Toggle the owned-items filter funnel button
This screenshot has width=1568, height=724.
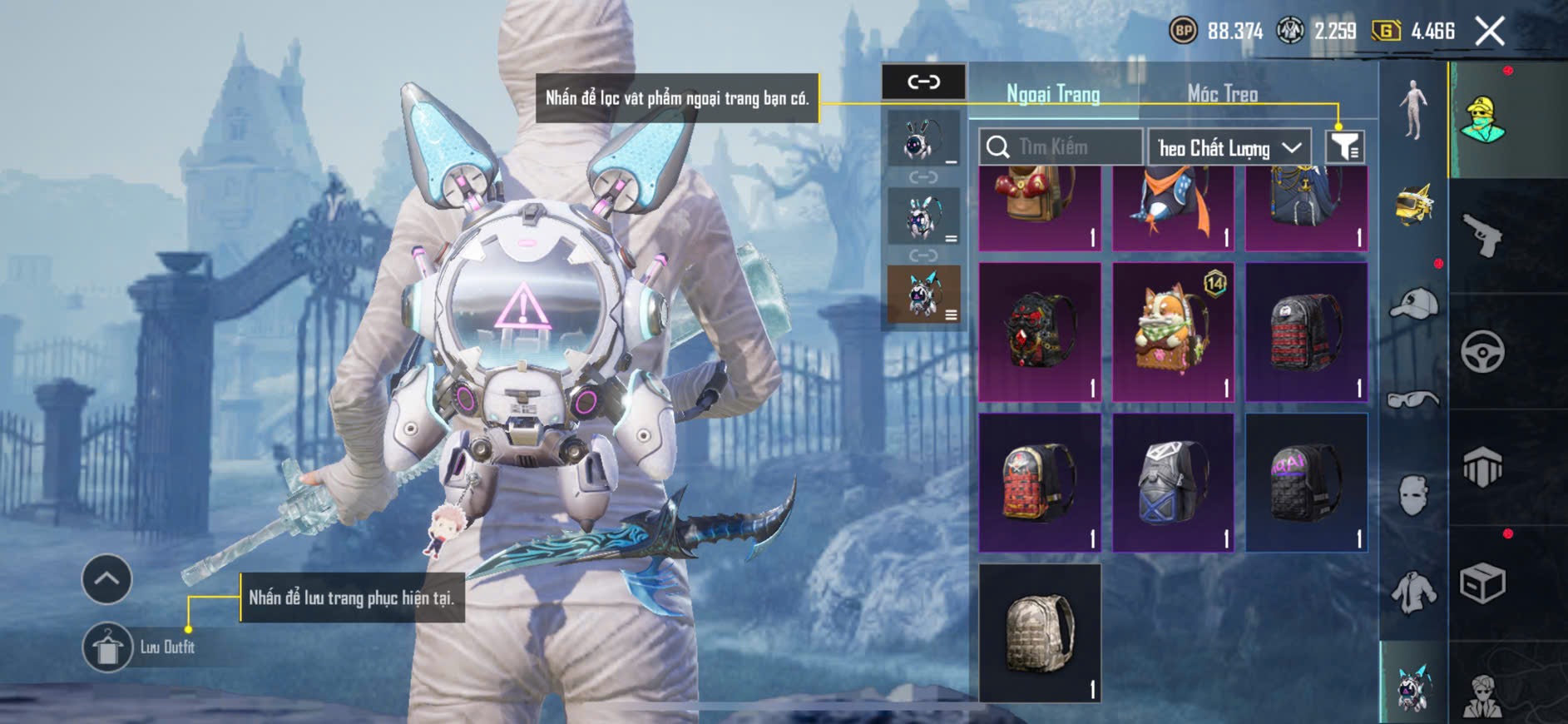pos(1344,147)
